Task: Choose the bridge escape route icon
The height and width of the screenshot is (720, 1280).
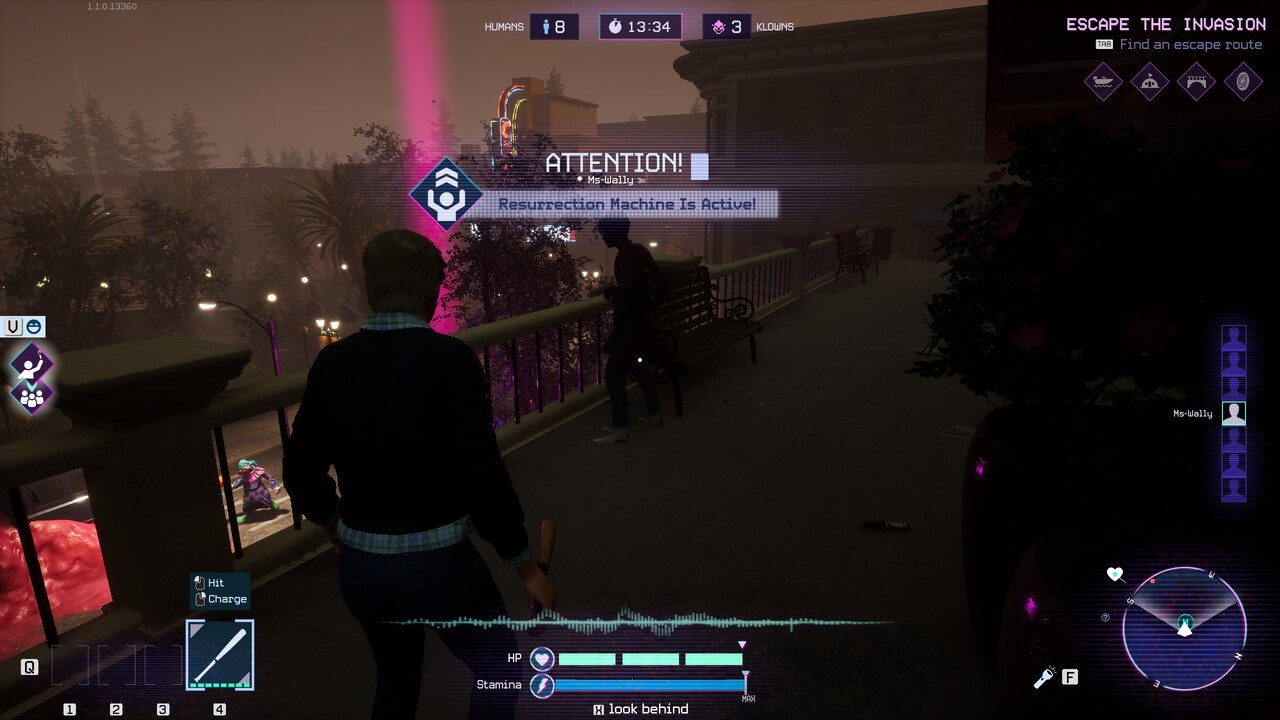Action: pyautogui.click(x=1197, y=82)
